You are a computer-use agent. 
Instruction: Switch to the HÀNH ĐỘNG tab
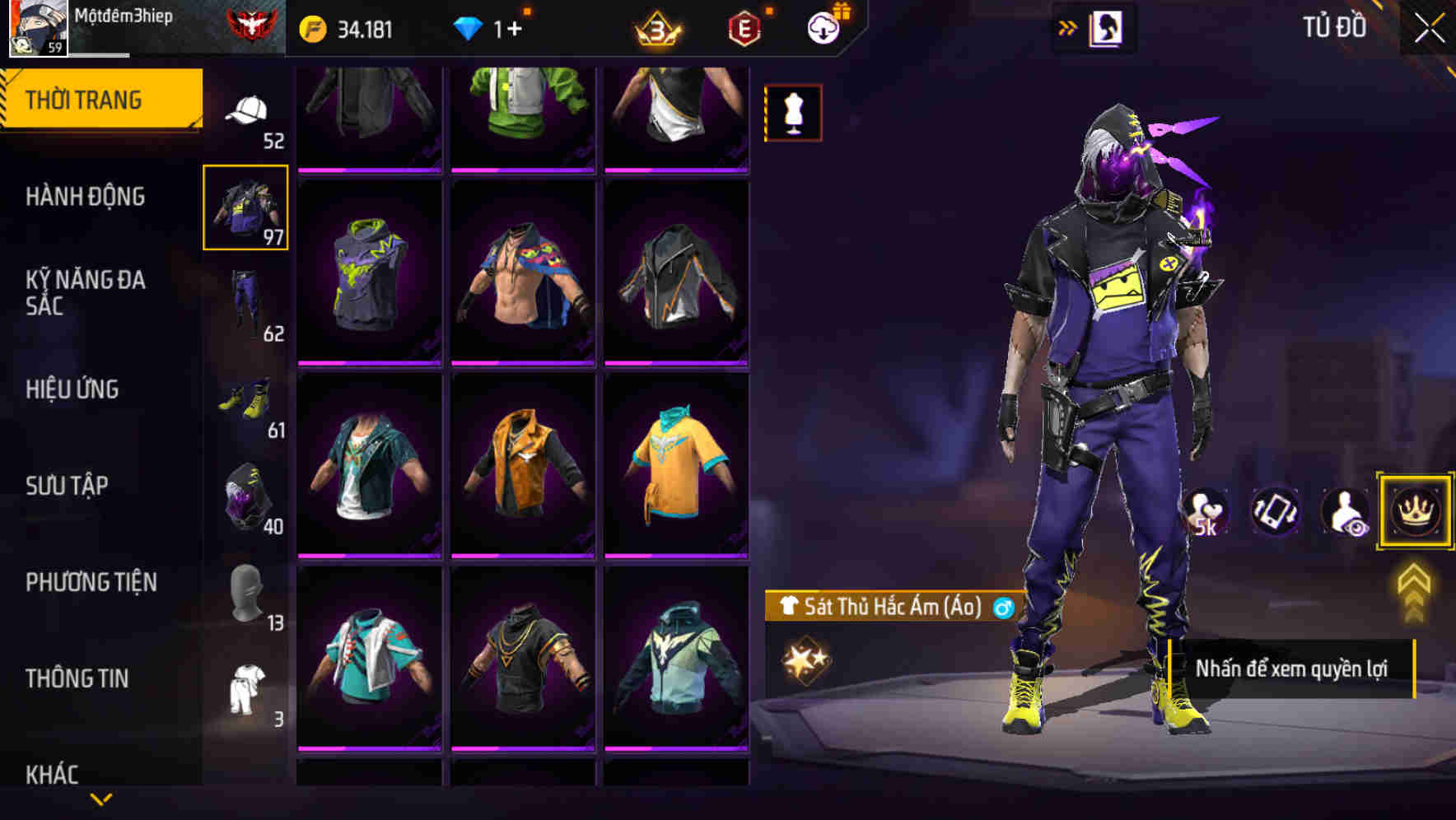86,197
